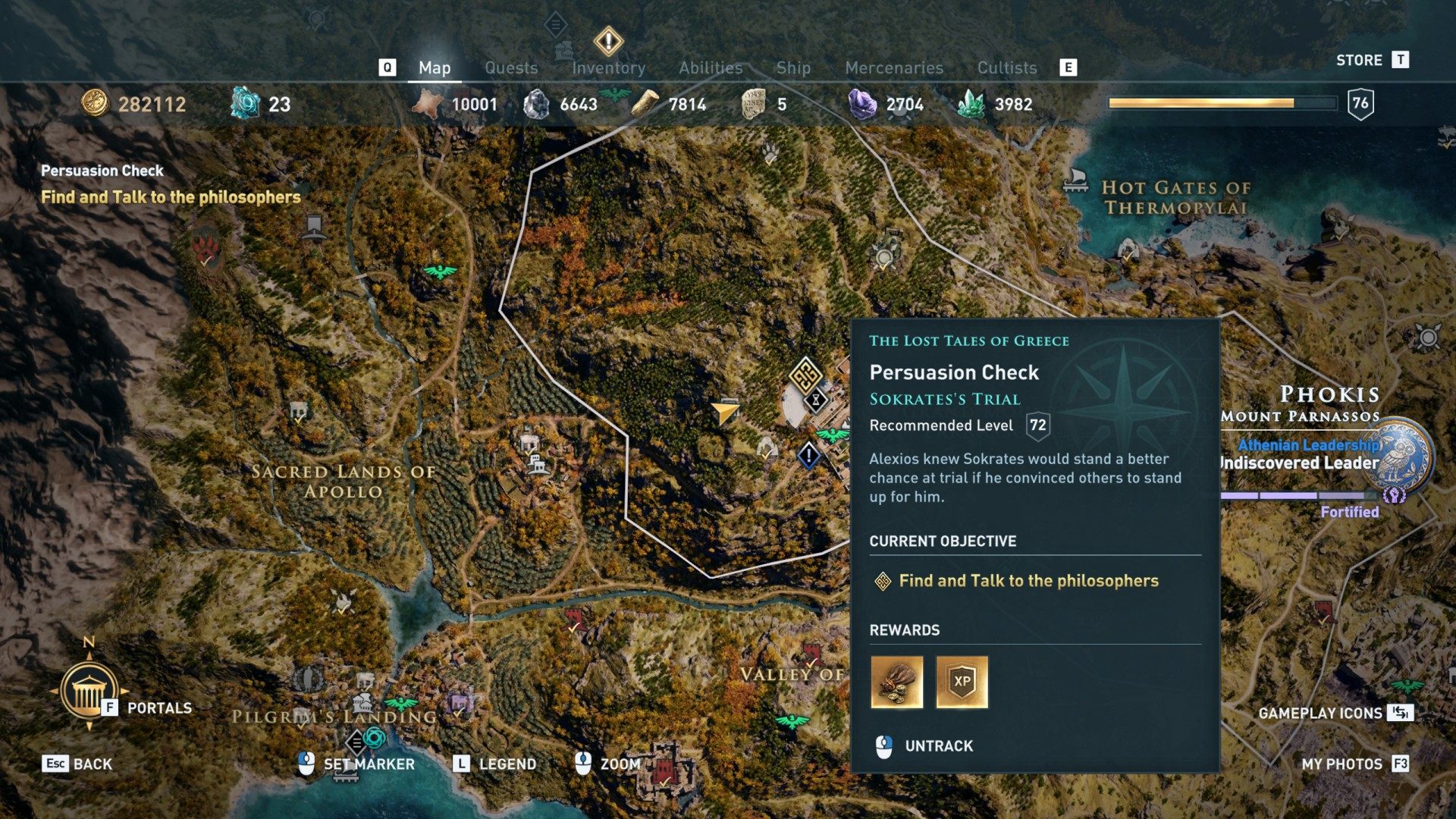The width and height of the screenshot is (1456, 819).
Task: Click the blue exclamation quest marker
Action: click(809, 456)
